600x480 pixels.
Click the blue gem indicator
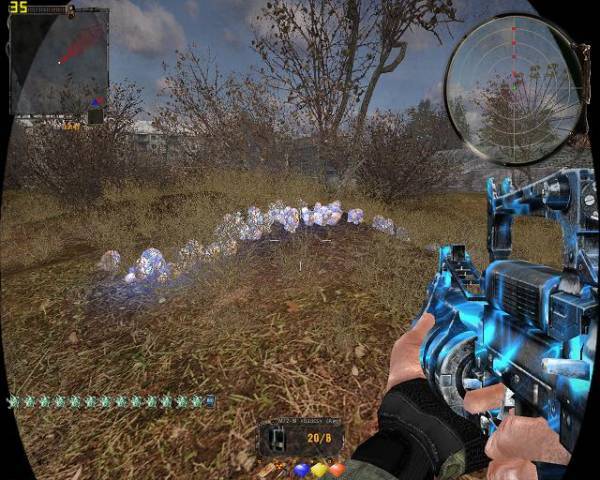coord(301,469)
